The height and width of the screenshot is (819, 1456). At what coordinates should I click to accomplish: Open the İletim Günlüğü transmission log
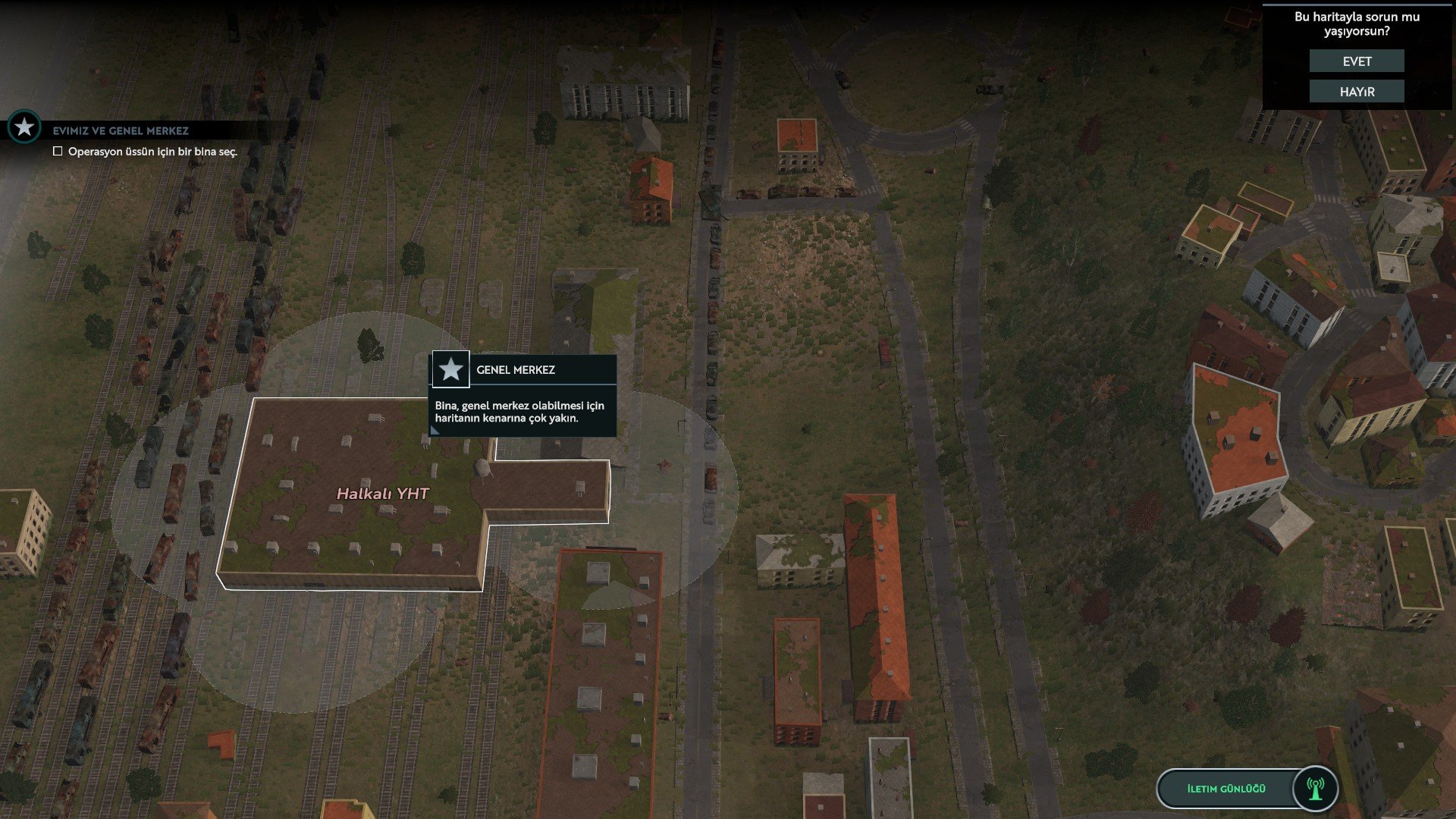(1225, 789)
